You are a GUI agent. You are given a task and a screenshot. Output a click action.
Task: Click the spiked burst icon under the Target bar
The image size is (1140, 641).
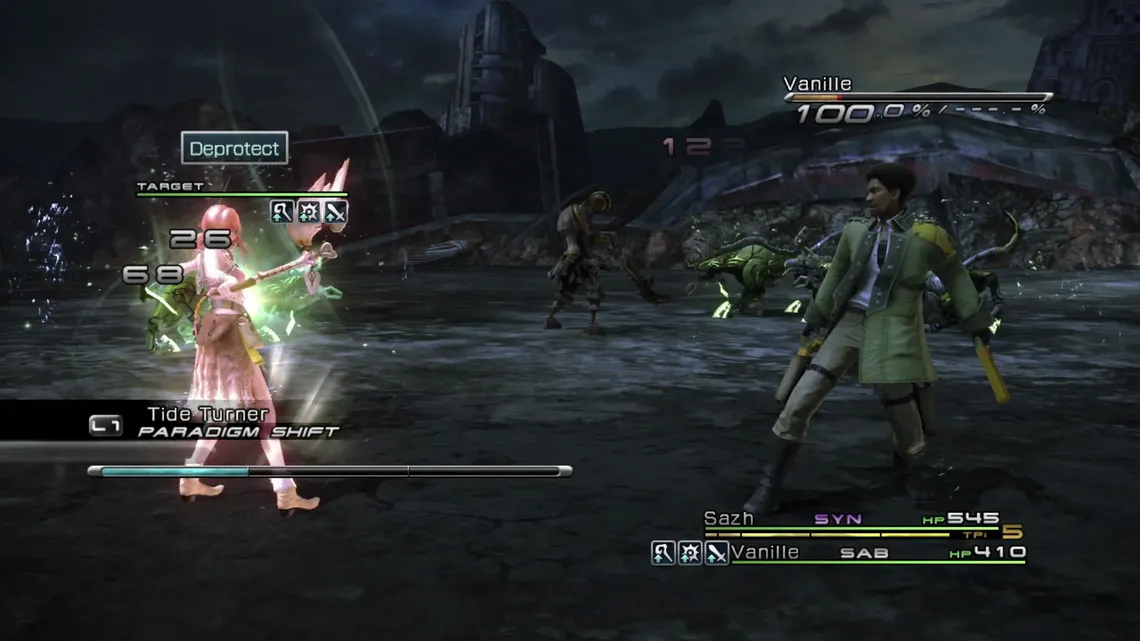[x=308, y=211]
